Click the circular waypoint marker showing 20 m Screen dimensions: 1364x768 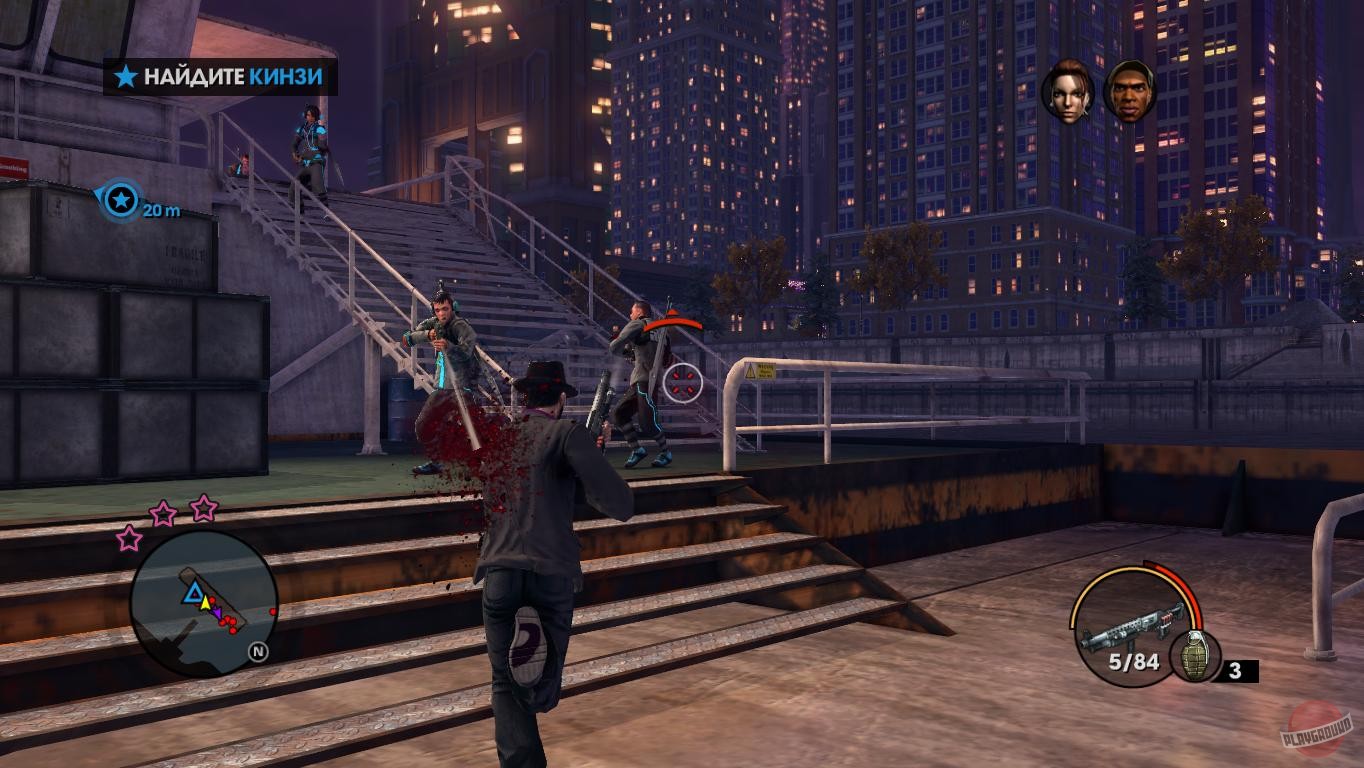122,199
